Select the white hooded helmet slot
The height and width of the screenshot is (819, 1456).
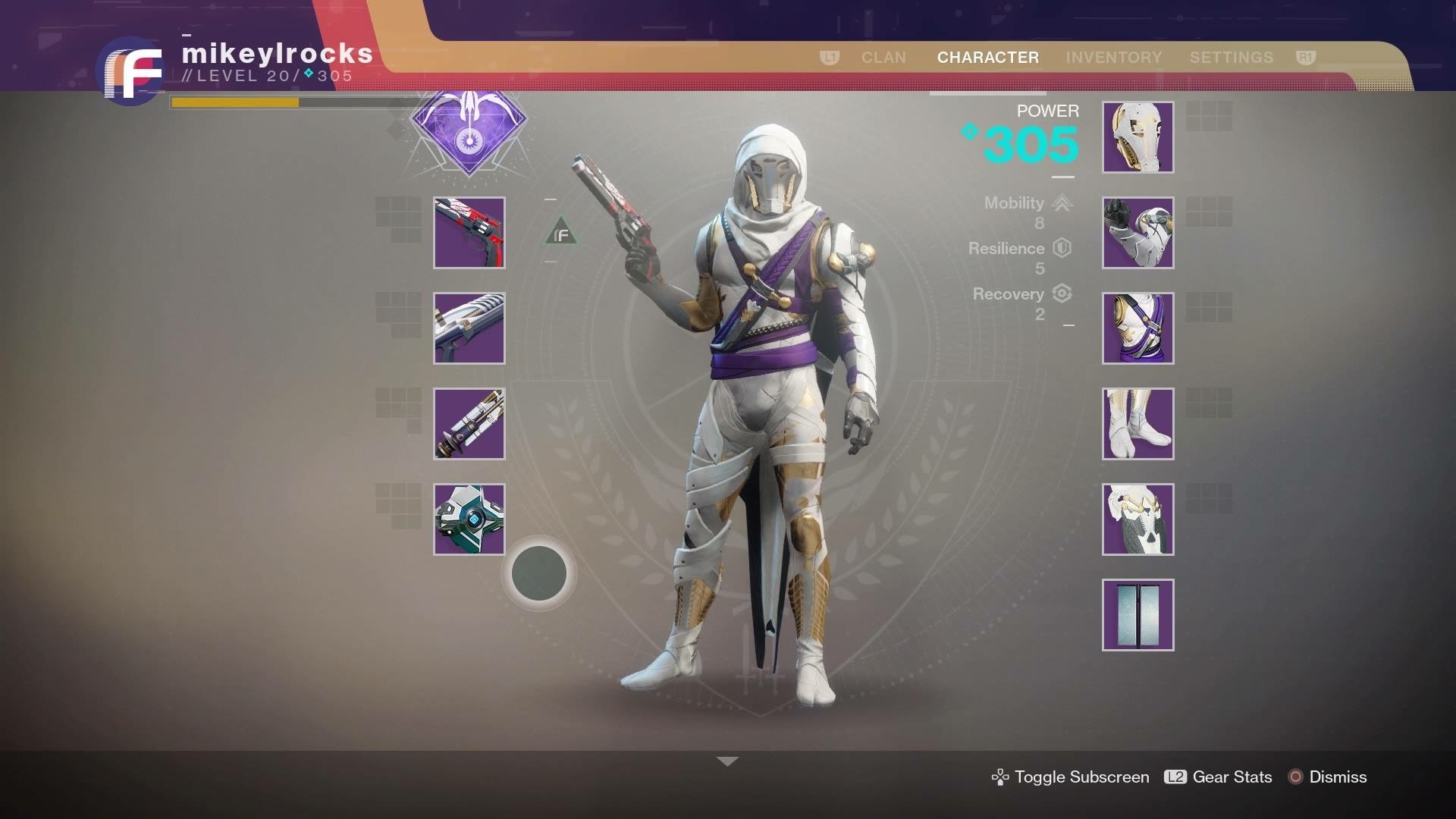click(x=1137, y=137)
